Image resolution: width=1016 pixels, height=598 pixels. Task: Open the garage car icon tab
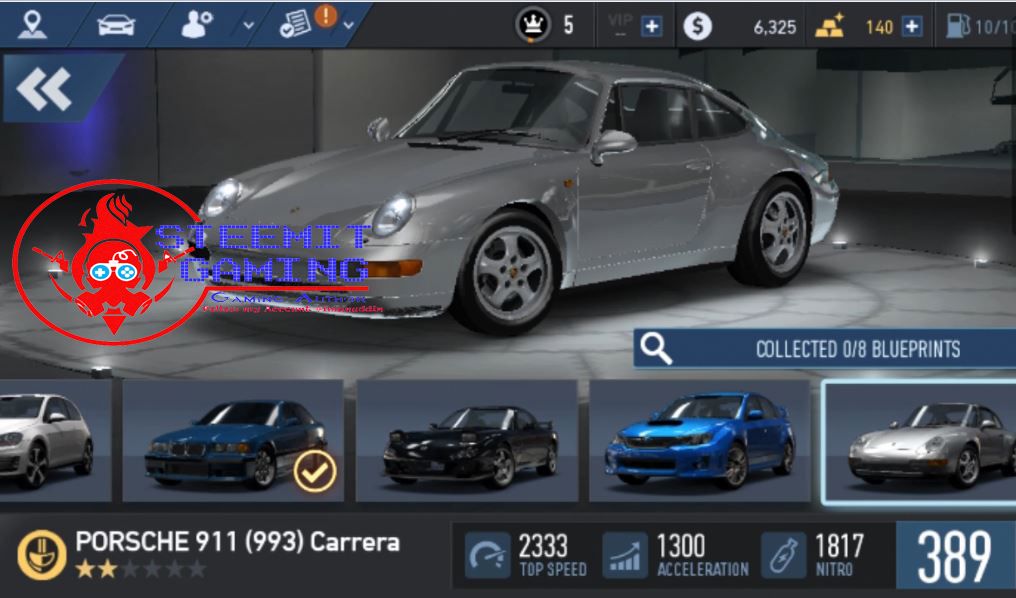click(x=115, y=24)
